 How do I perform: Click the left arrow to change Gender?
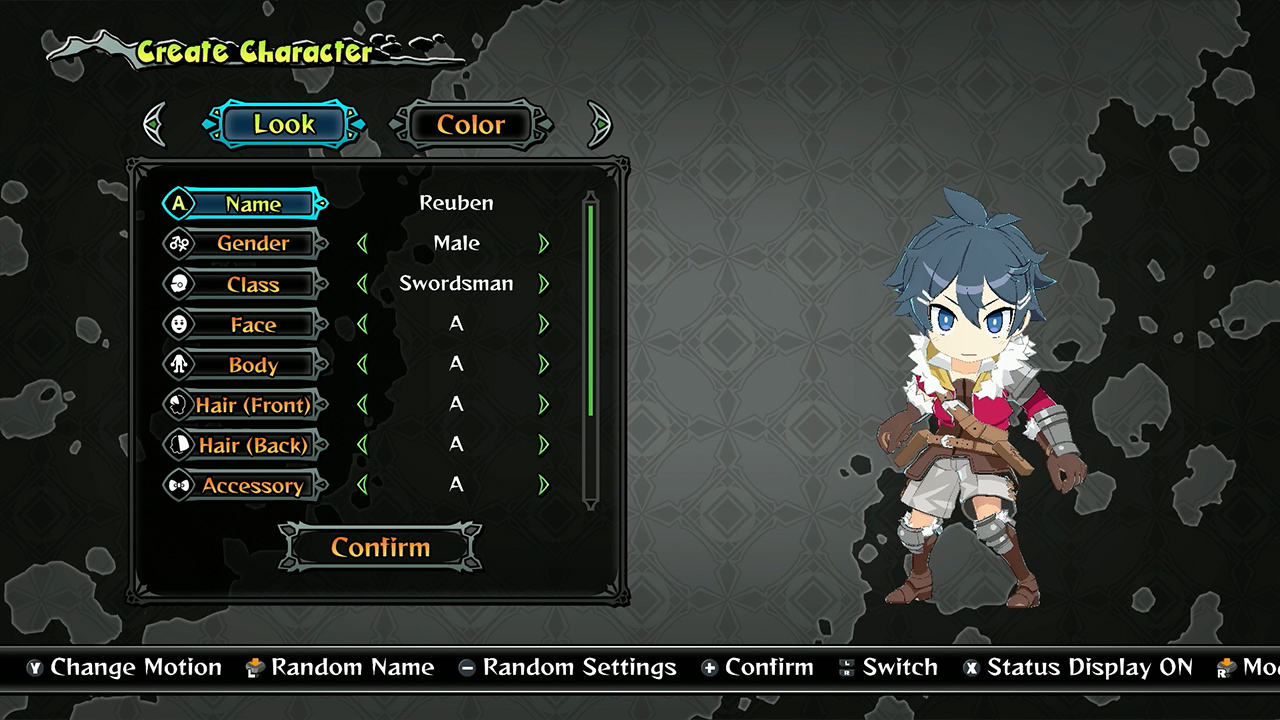[364, 243]
